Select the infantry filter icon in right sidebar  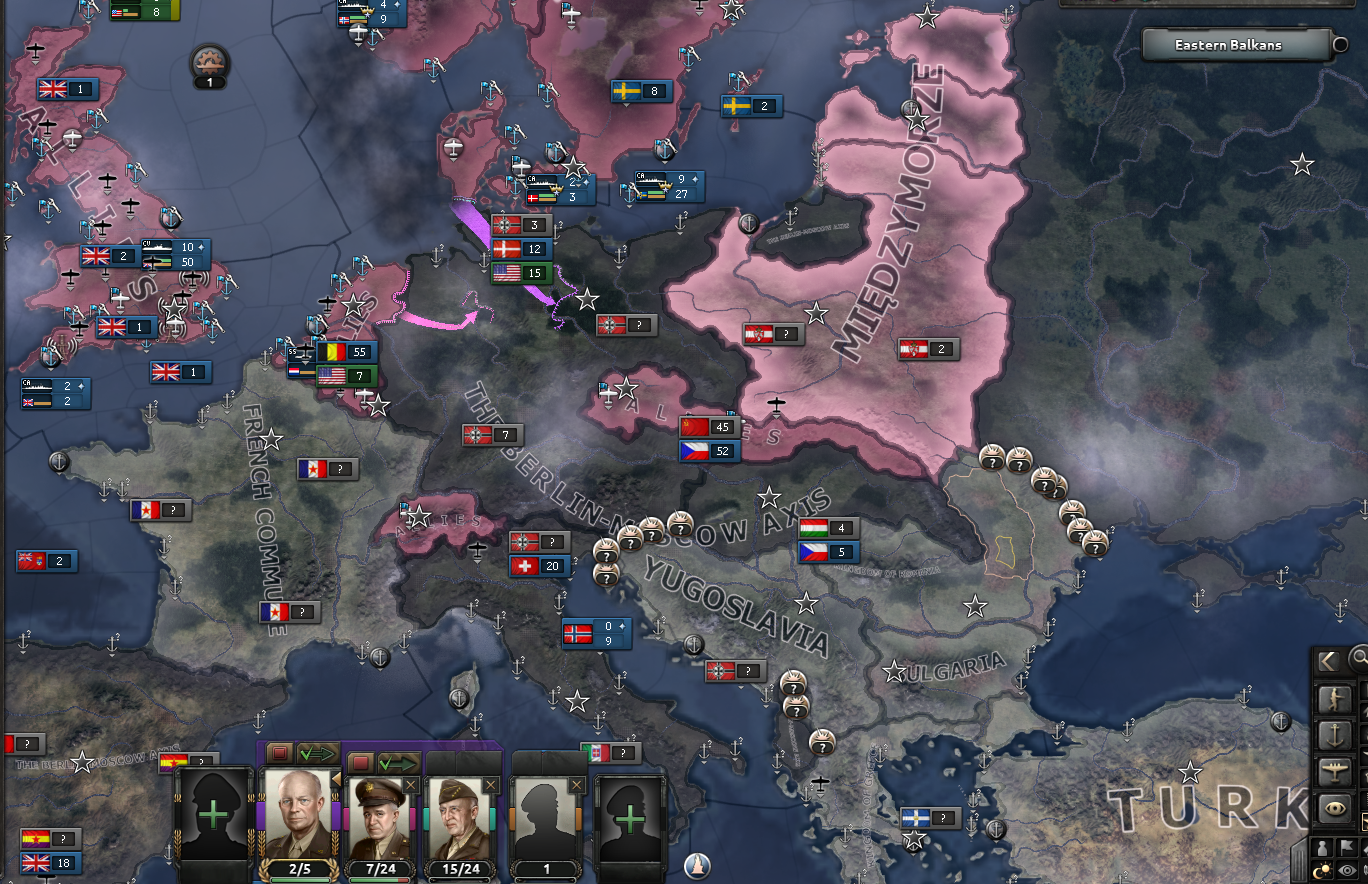coord(1336,699)
